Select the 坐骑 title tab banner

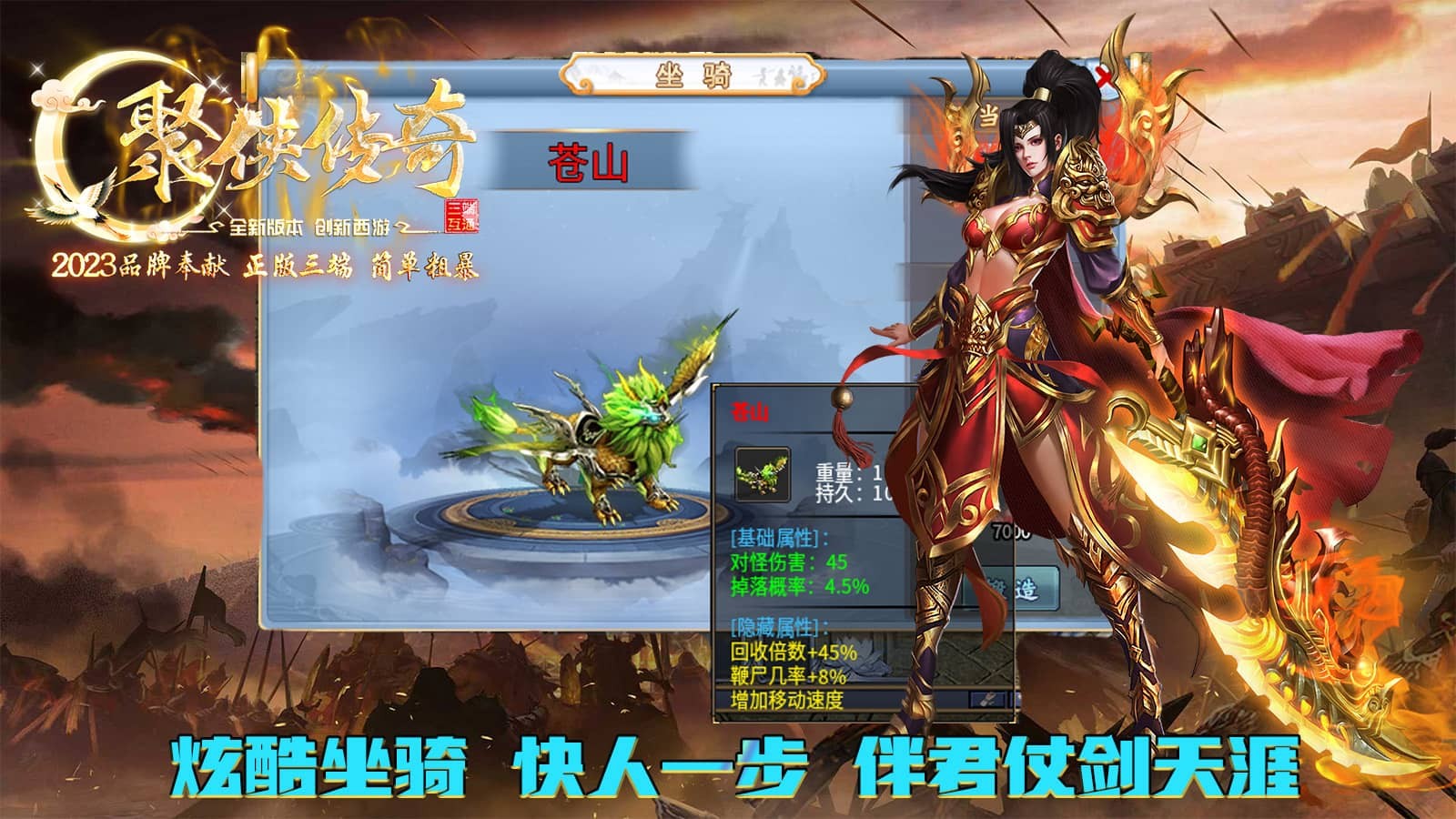click(x=693, y=75)
